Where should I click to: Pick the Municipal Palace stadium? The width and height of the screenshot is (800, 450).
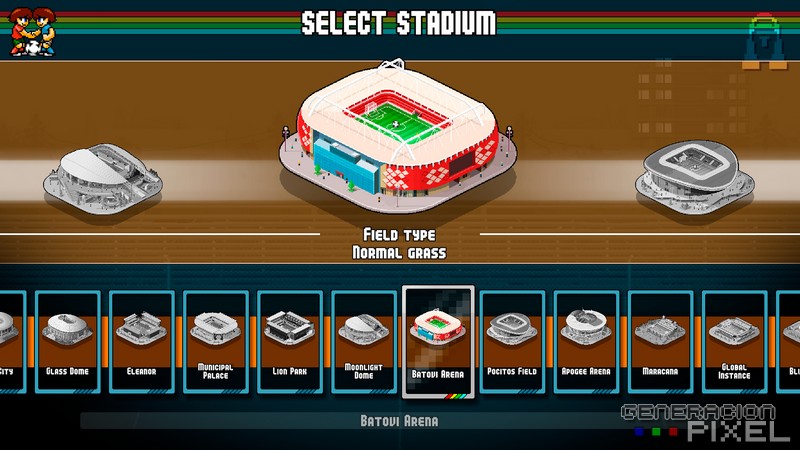coord(216,338)
